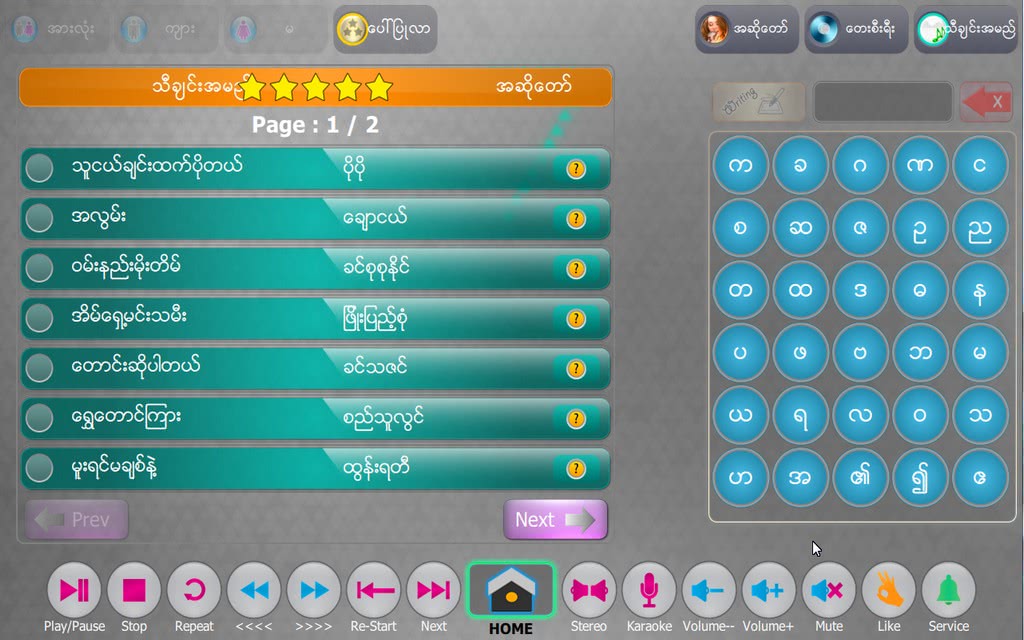Viewport: 1024px width, 640px height.
Task: Fast forward with the >>>> button
Action: point(314,590)
